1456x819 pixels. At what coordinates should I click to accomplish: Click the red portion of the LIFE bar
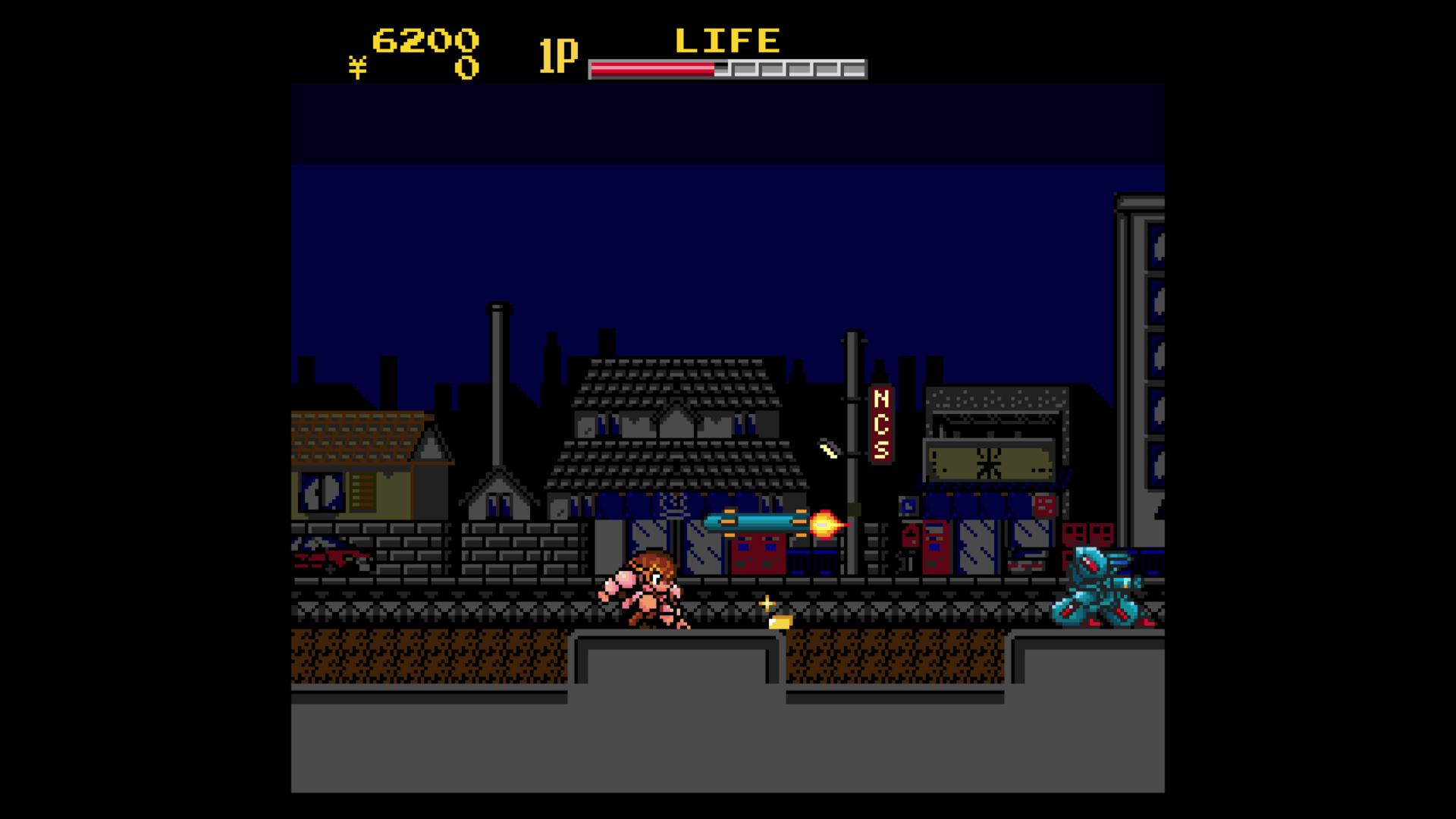652,68
